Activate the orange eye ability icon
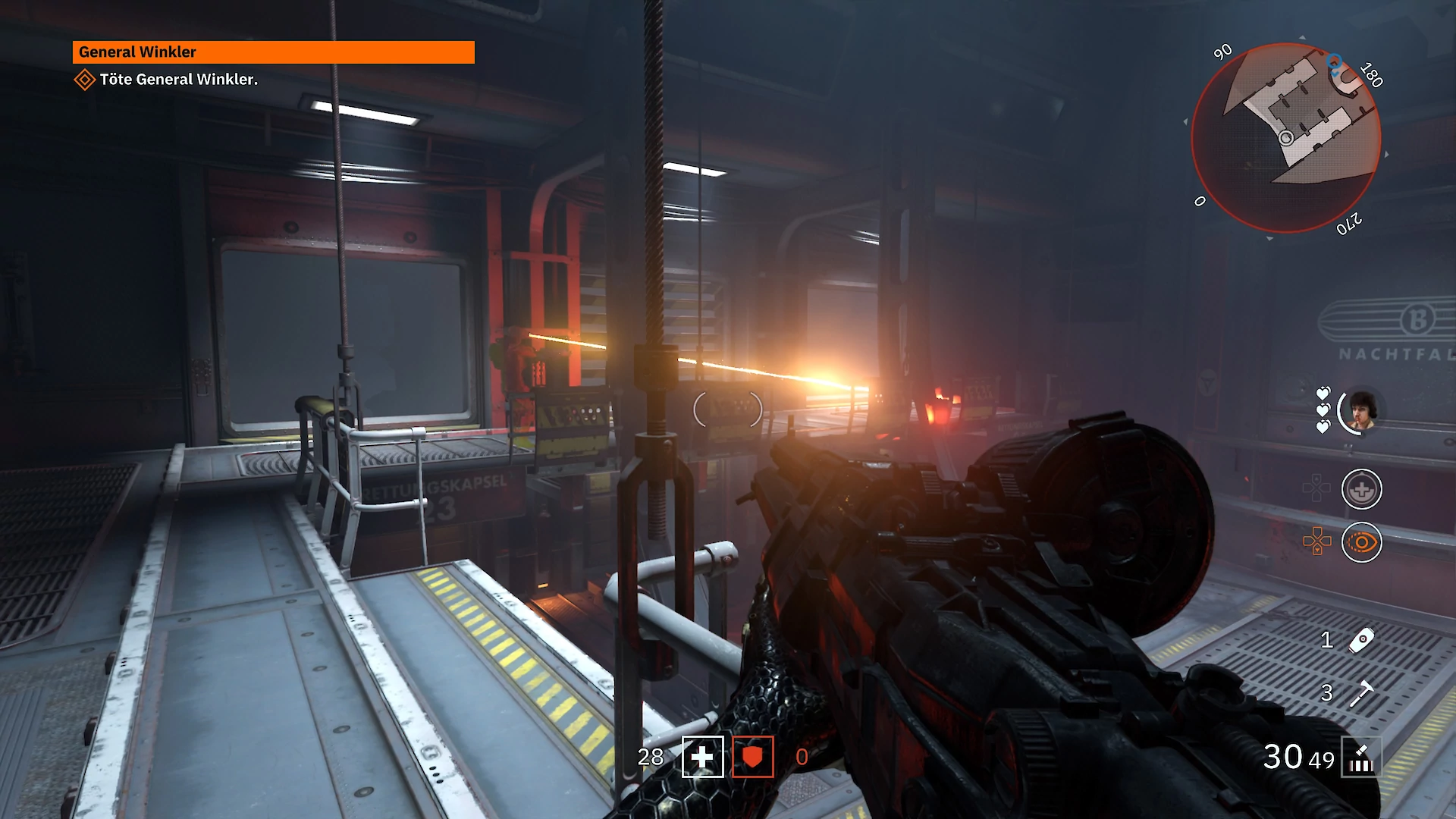Viewport: 1456px width, 819px height. (1361, 543)
